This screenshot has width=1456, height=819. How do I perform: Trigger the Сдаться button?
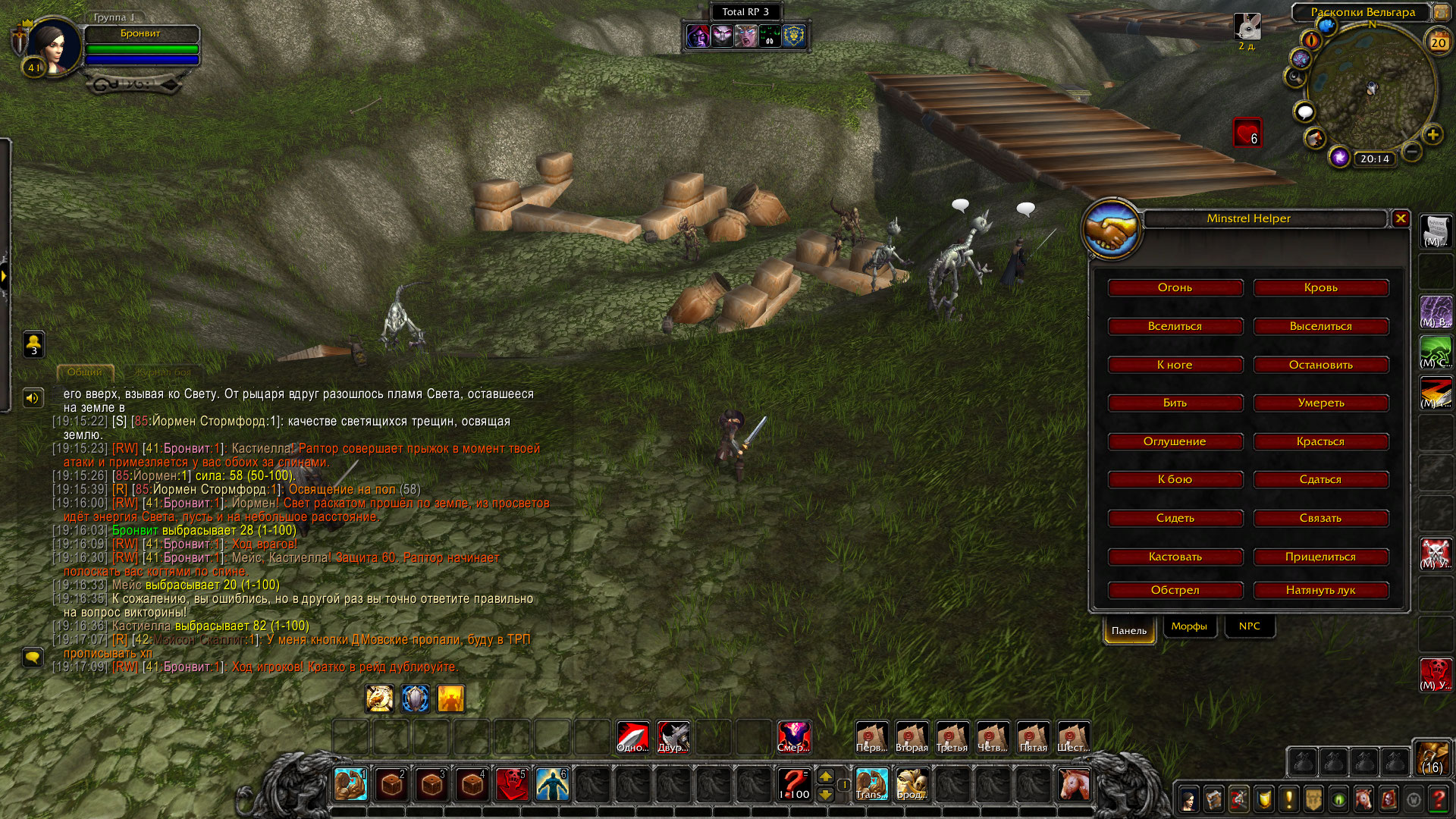pos(1320,479)
